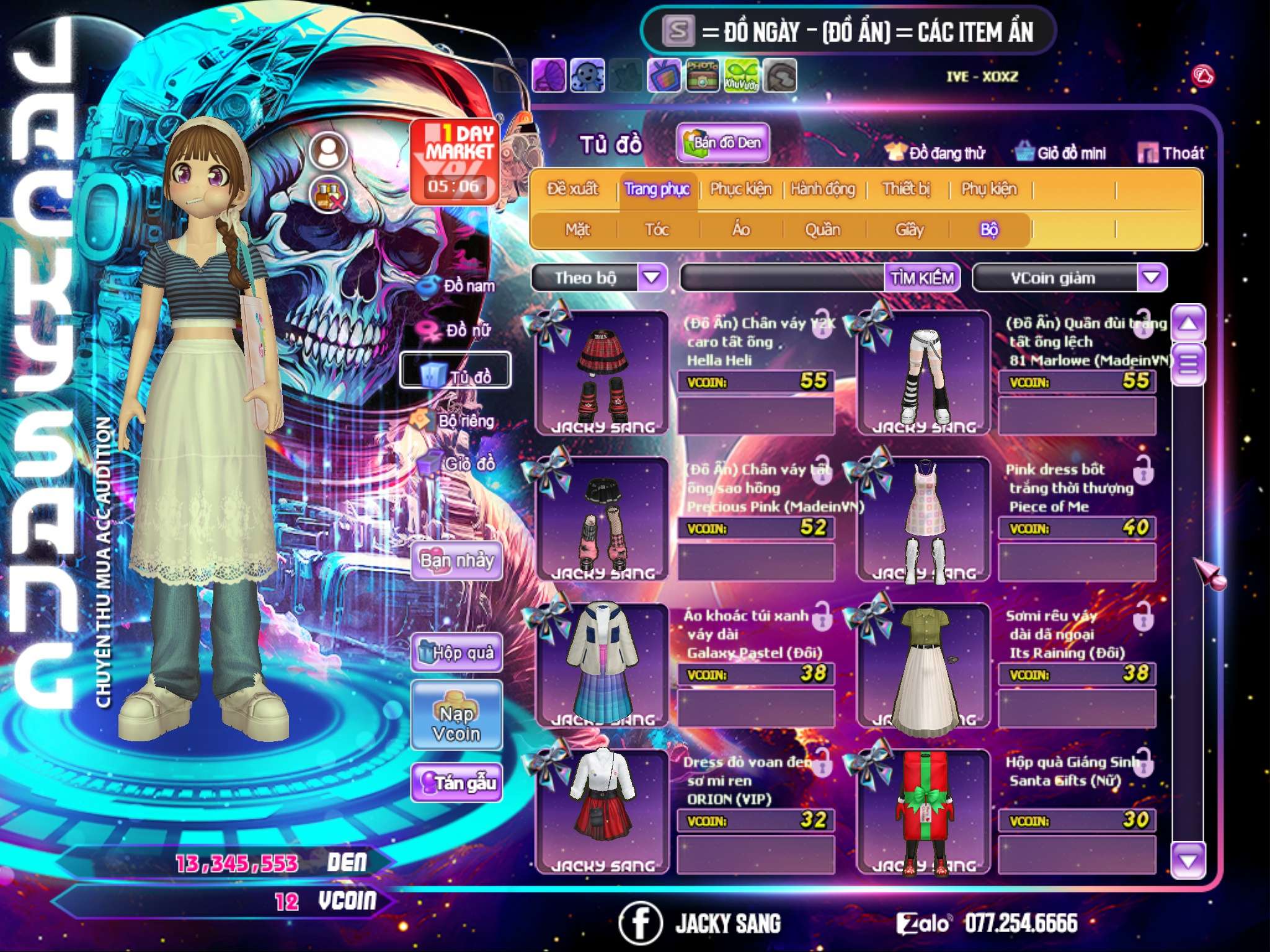This screenshot has width=1270, height=952.
Task: Open the 1 Day Market banner
Action: pos(455,161)
